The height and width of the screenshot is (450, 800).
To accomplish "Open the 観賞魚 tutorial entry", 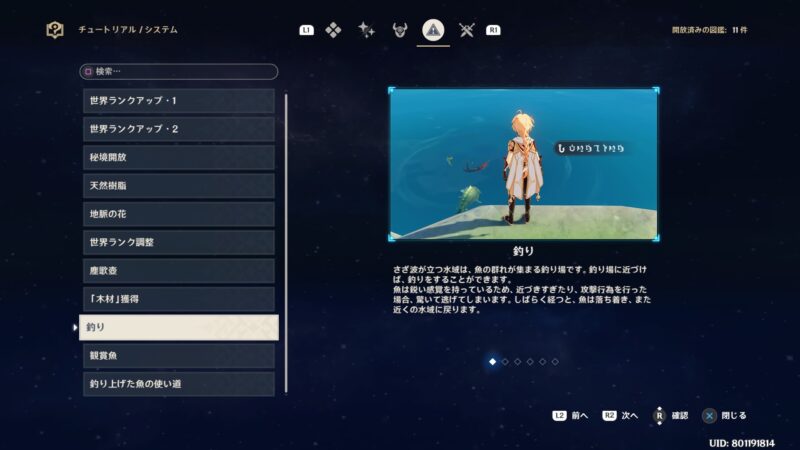I will point(178,356).
